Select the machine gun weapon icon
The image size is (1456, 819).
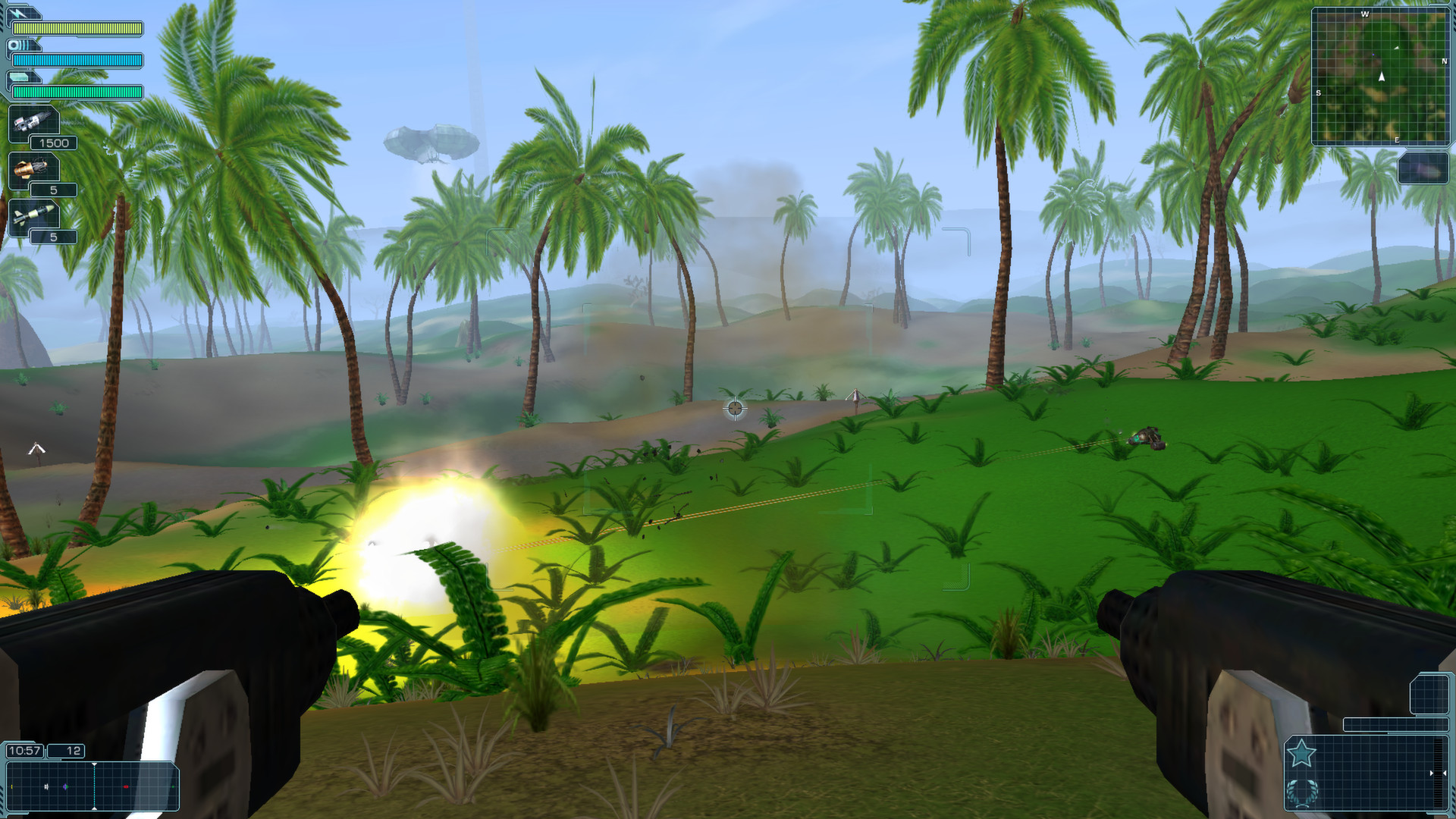coord(33,122)
